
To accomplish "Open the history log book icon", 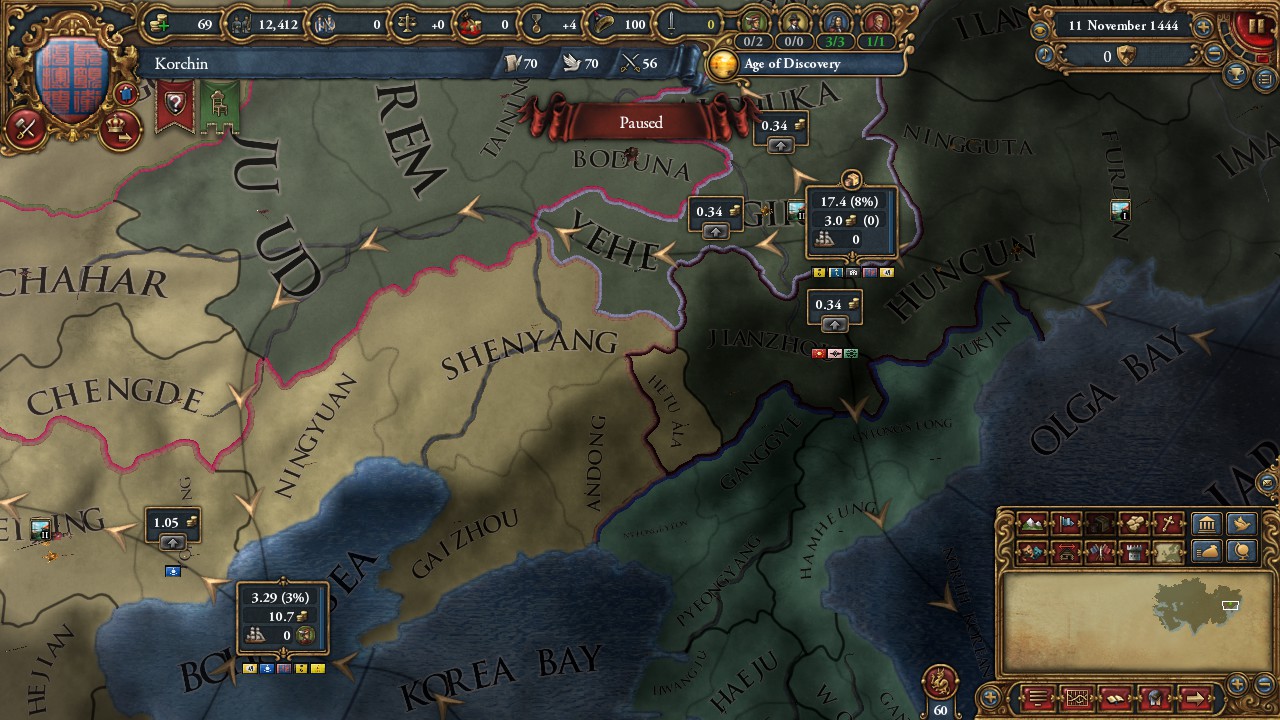I will (1114, 697).
